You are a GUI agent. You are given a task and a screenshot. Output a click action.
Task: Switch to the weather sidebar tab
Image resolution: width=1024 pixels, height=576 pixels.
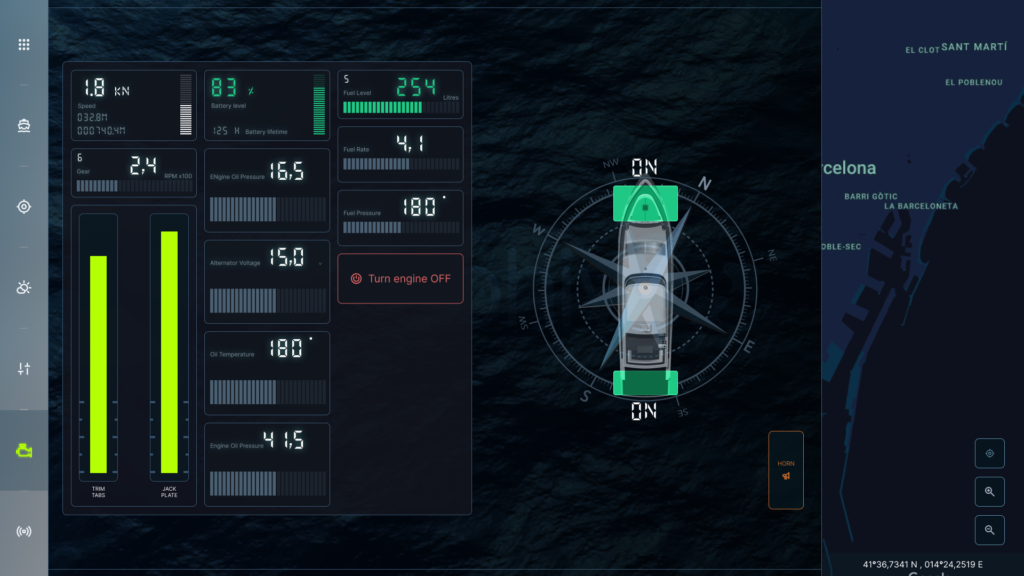point(24,288)
